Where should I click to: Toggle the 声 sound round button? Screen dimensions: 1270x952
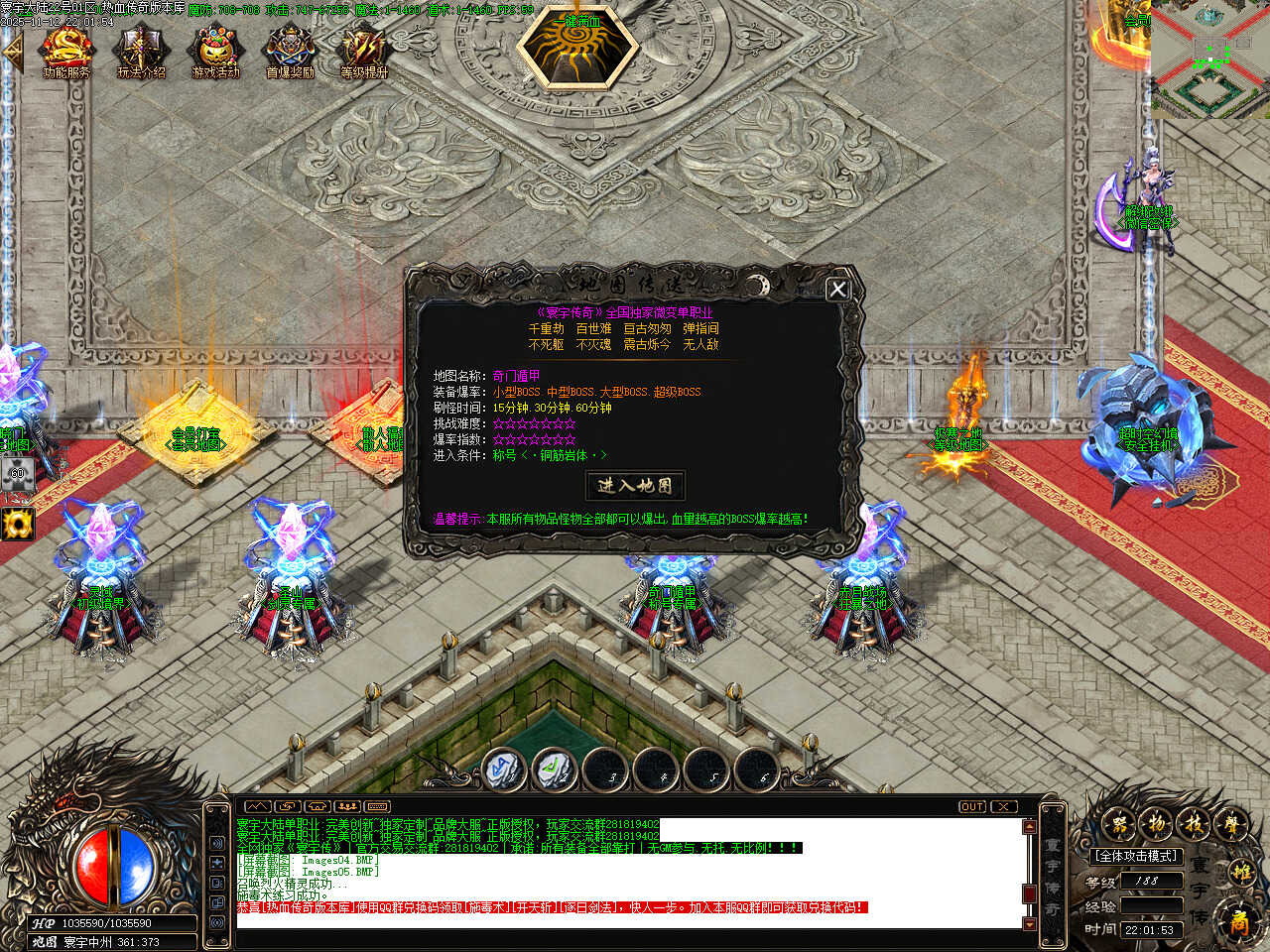[1231, 822]
